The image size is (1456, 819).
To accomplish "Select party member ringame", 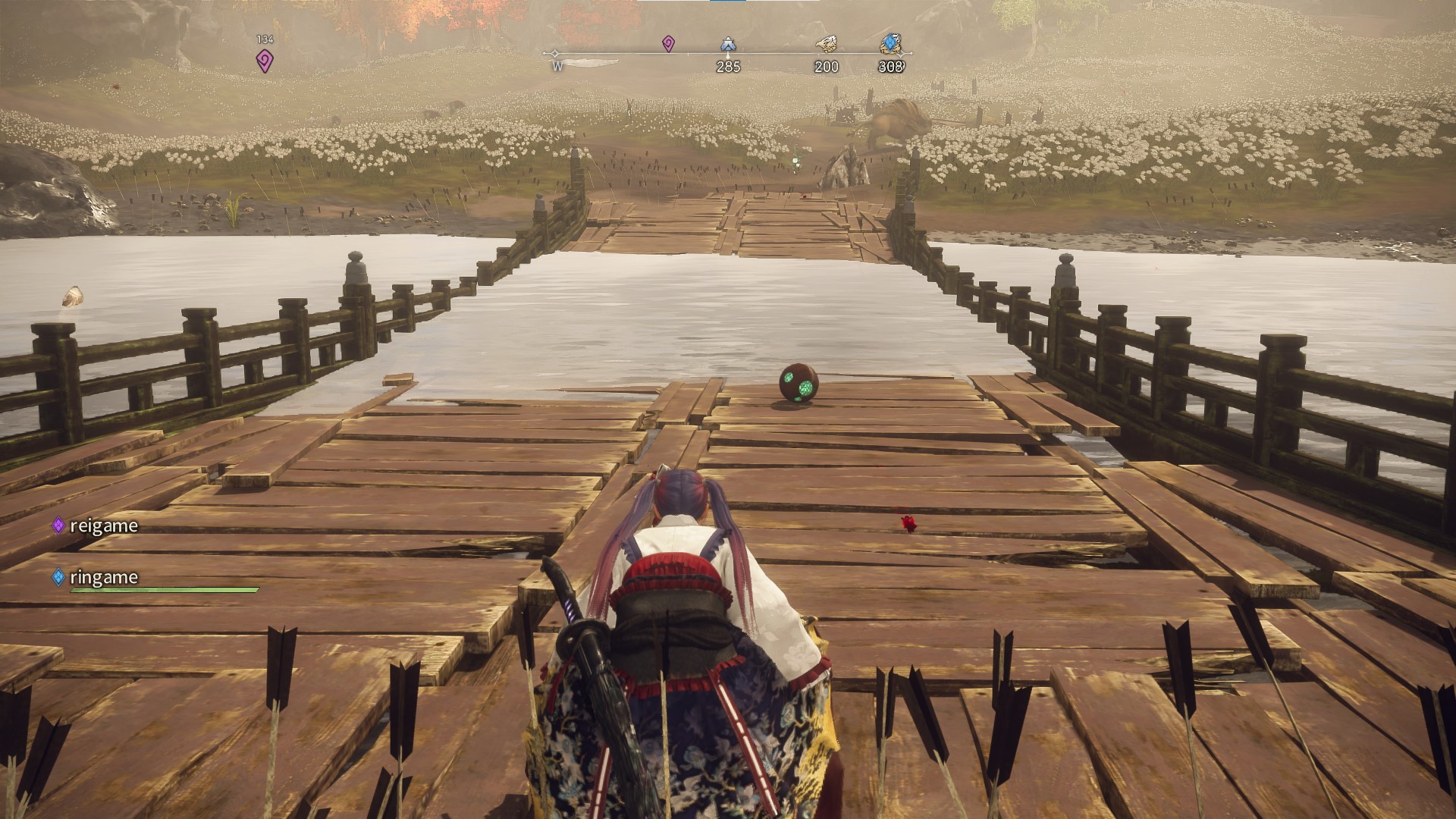I will click(x=103, y=577).
